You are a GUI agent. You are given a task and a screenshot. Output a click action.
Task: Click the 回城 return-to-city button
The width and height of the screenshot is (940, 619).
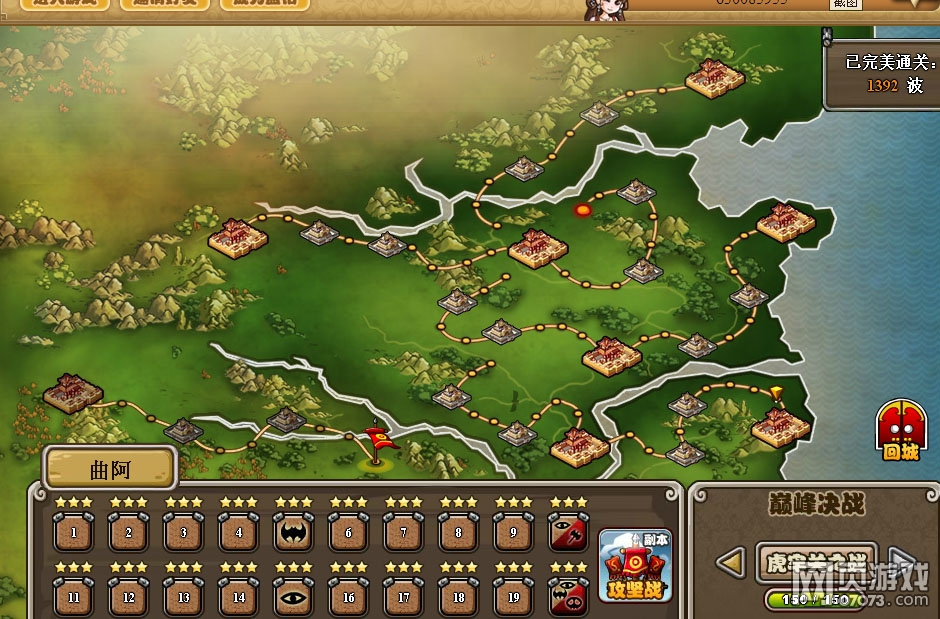click(900, 432)
